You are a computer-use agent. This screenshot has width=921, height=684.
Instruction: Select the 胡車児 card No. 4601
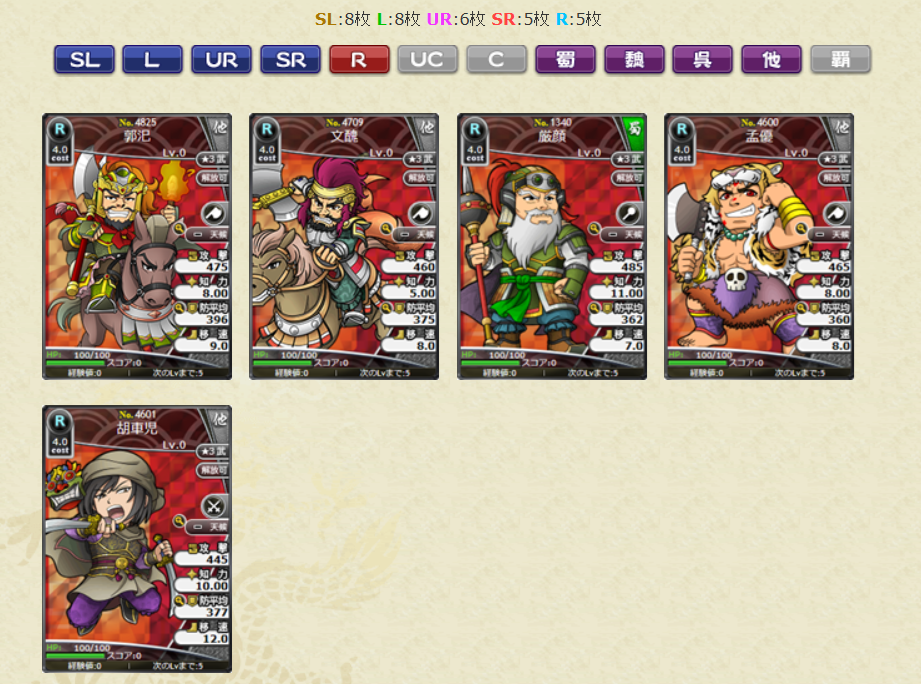(x=137, y=538)
